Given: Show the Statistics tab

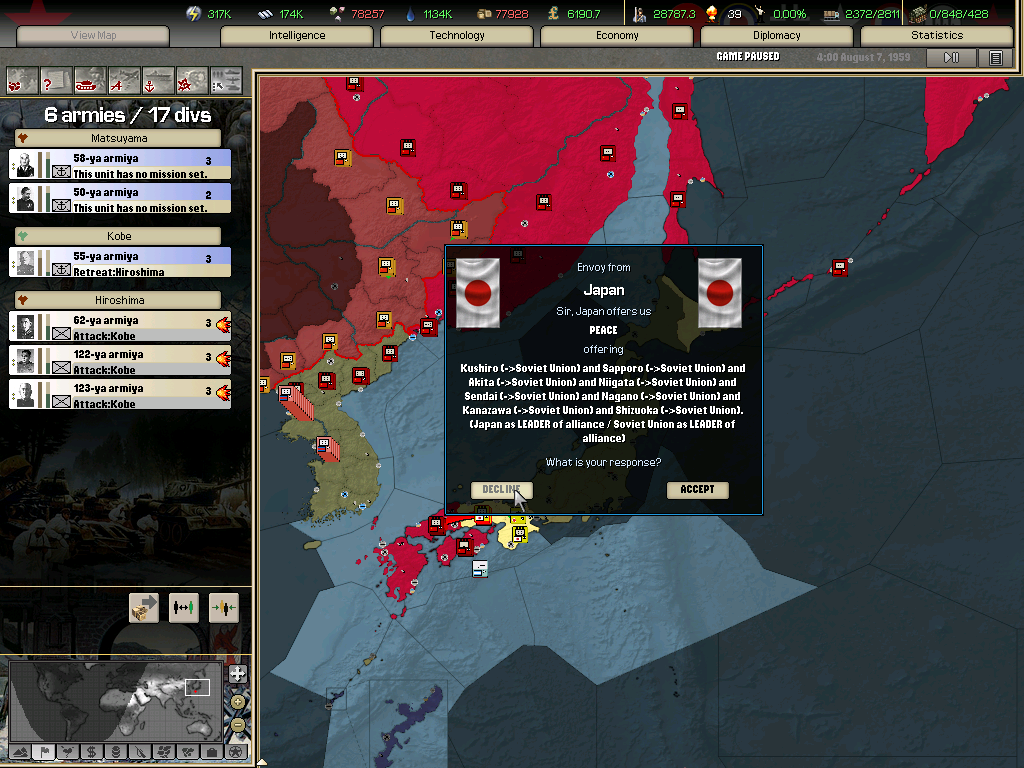Looking at the screenshot, I should click(937, 36).
